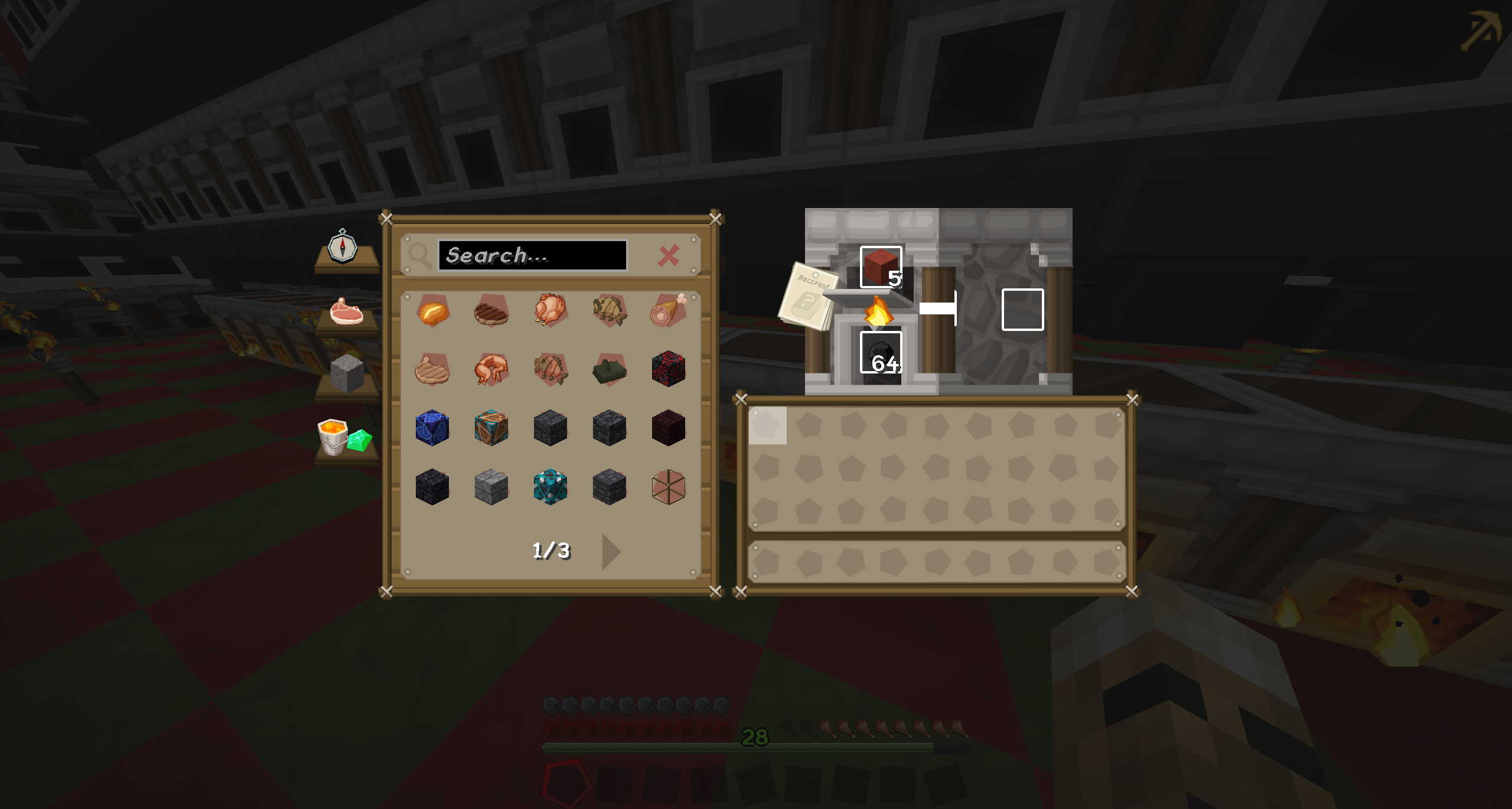
Task: Go to the next recipe page
Action: point(611,551)
